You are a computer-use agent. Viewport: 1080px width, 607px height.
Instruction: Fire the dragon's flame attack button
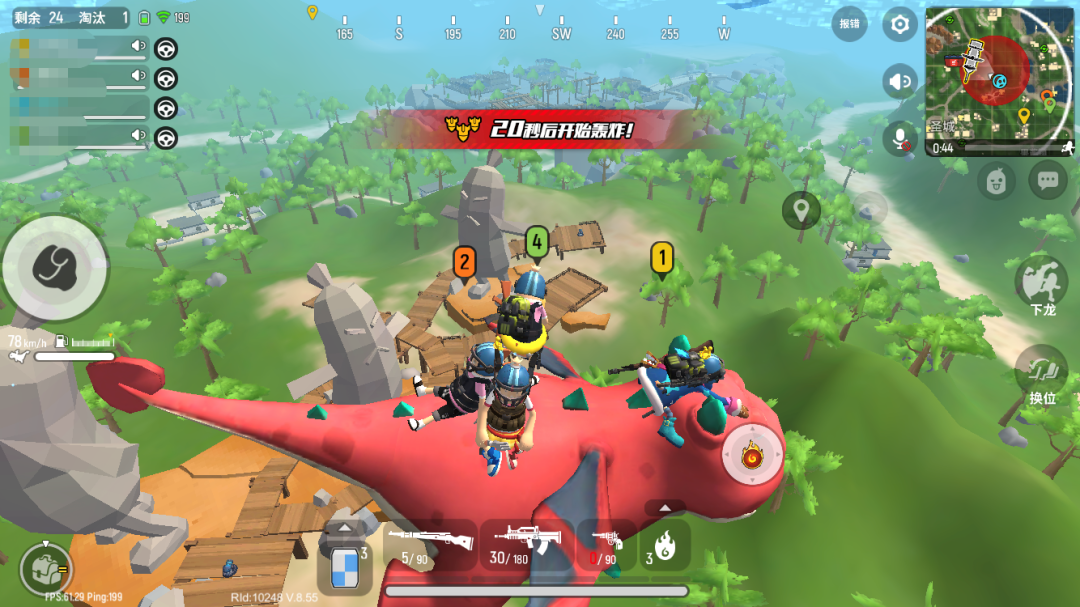(752, 458)
